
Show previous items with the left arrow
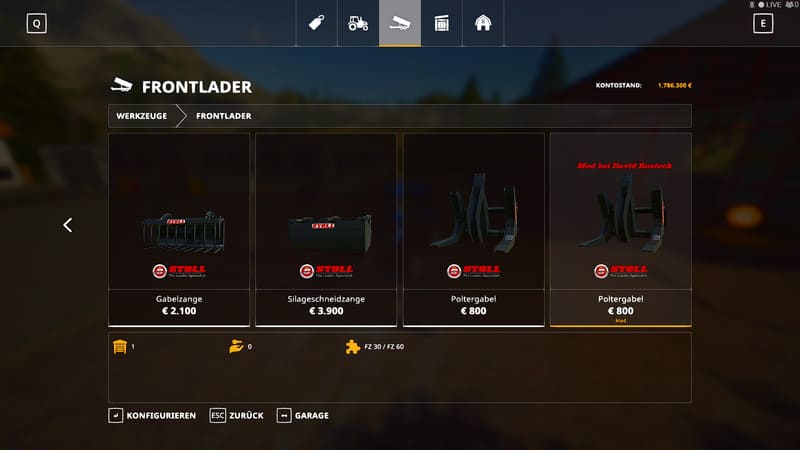coord(68,225)
